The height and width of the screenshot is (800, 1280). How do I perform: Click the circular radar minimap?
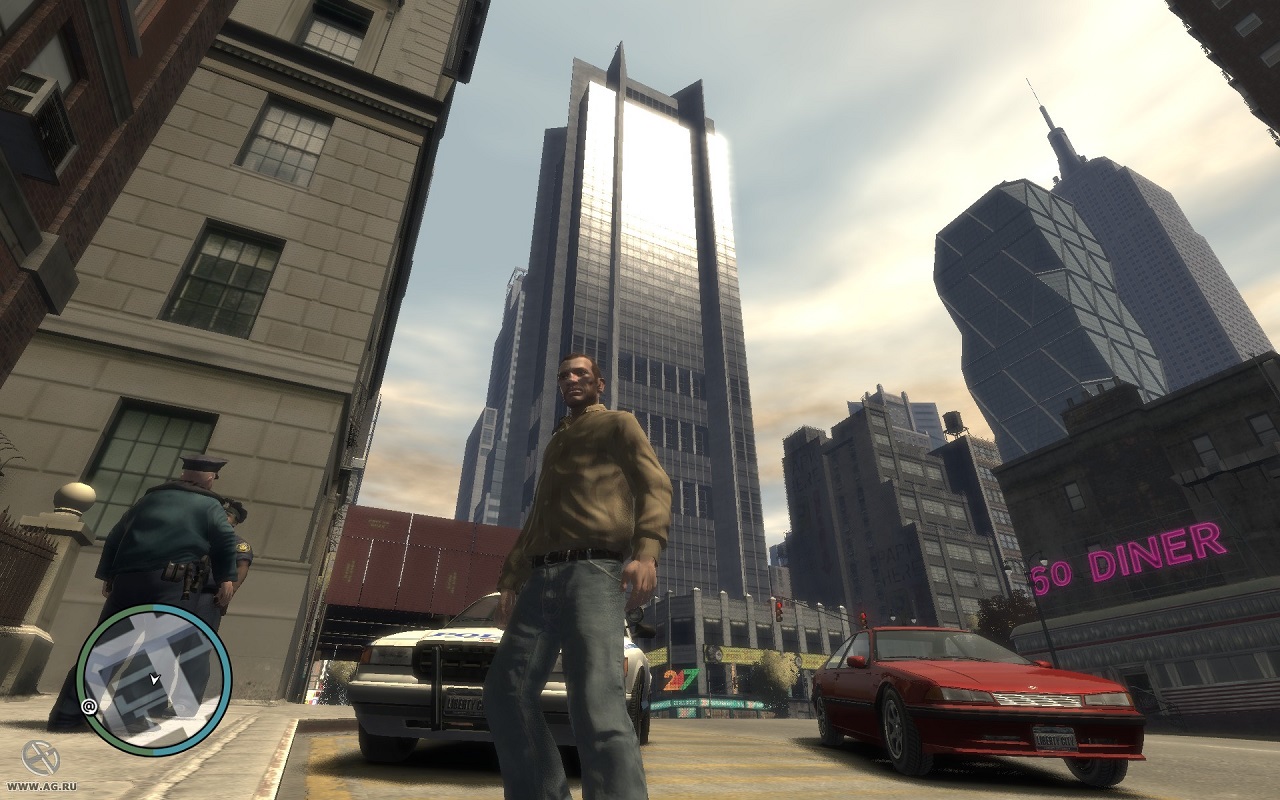coord(154,680)
